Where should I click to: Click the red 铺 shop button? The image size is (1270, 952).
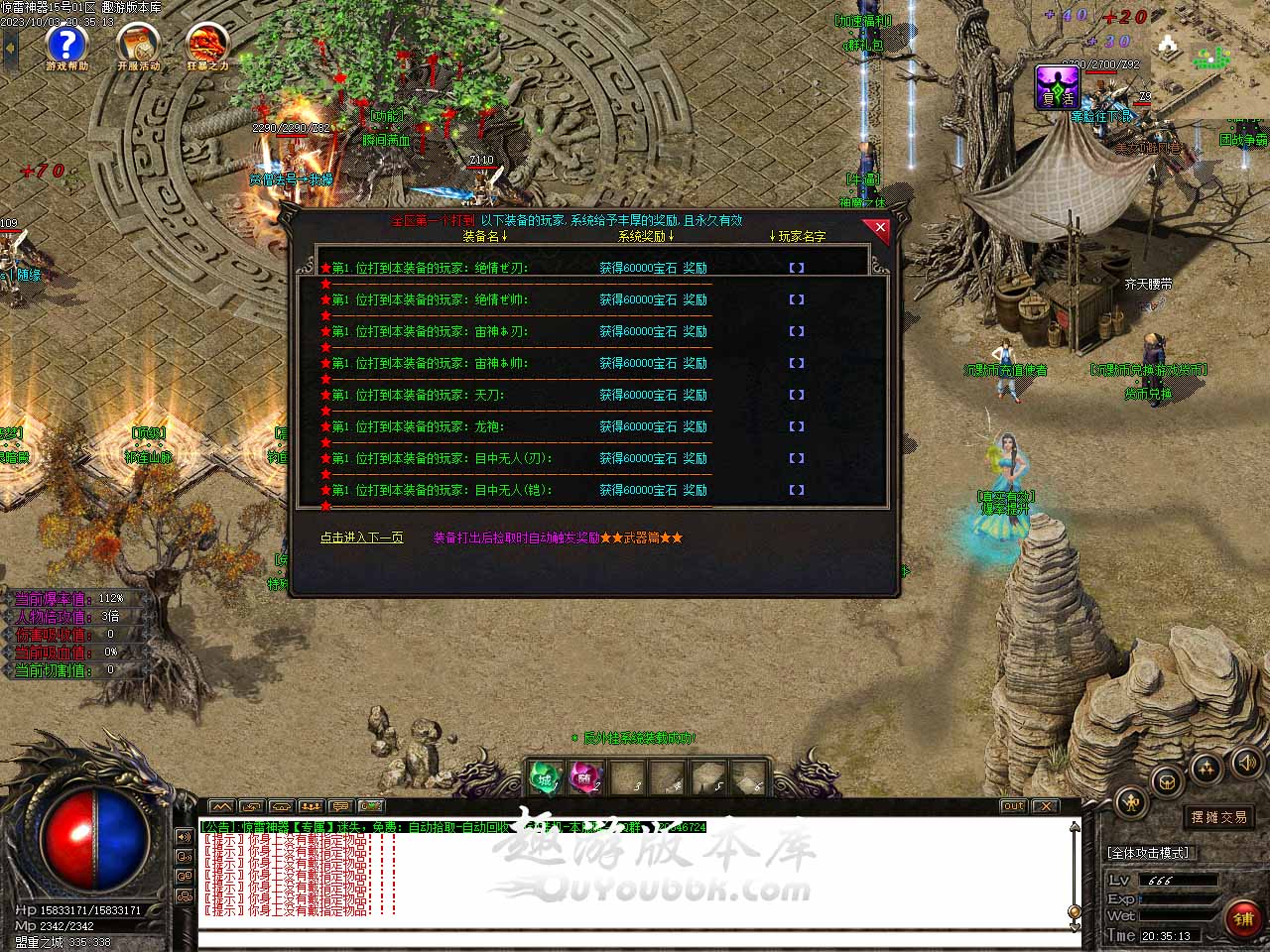pos(1243,919)
